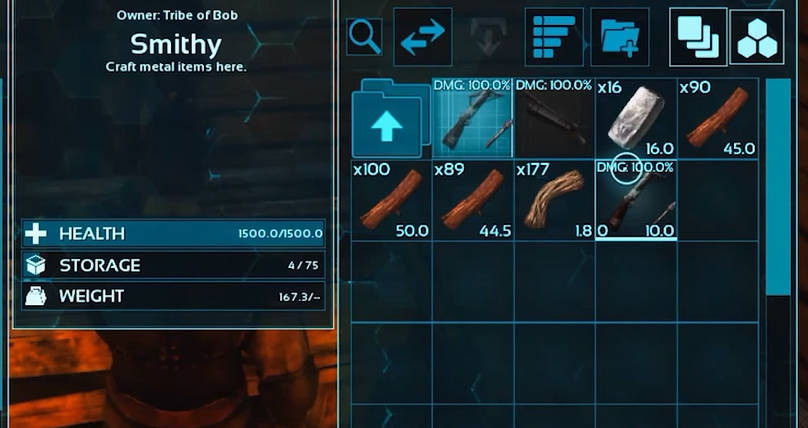Select the highlighted shotgun blueprint slot

coord(472,118)
